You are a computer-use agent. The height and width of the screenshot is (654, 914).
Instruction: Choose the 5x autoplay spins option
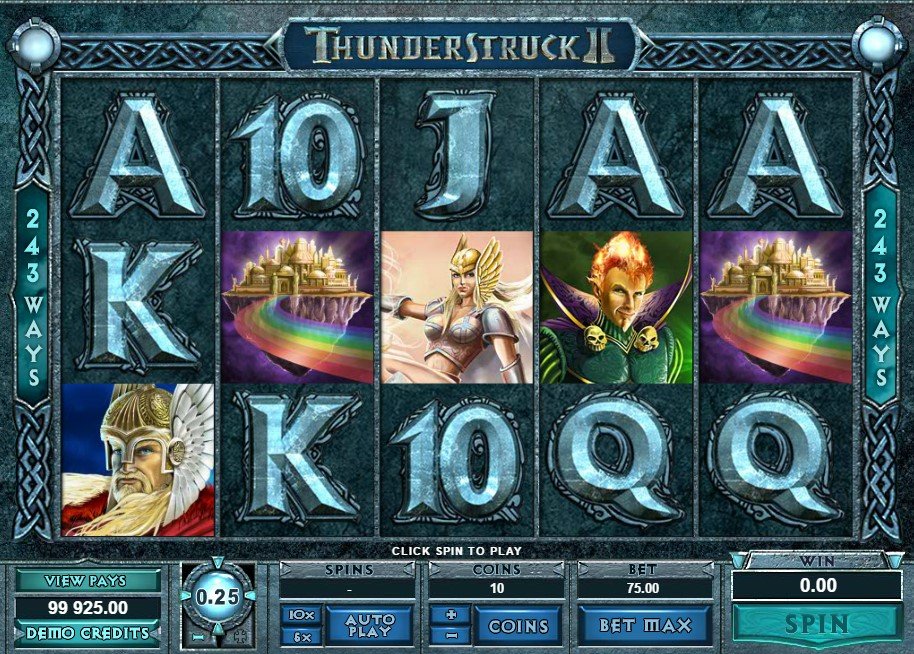tap(301, 636)
